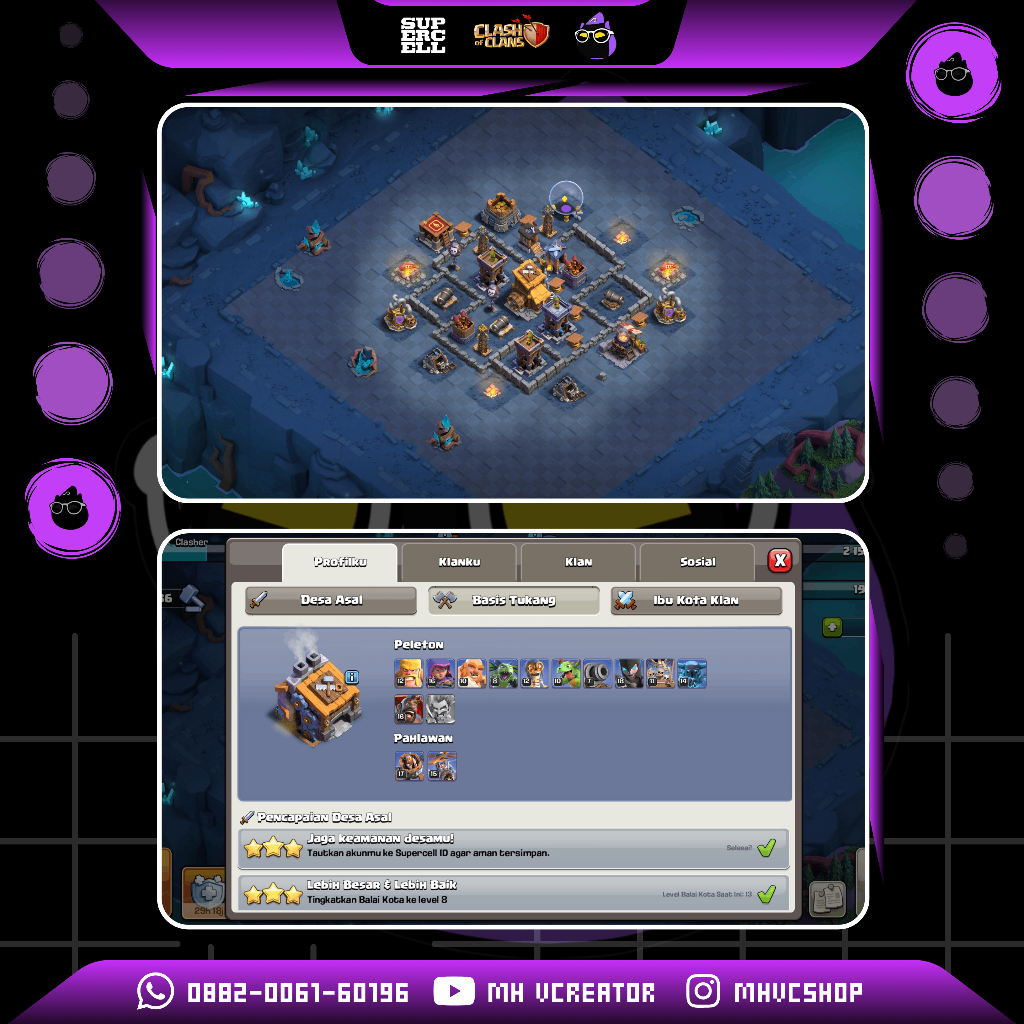Pick the Boxer Giant troop icon
This screenshot has height=1024, width=1024.
(471, 674)
